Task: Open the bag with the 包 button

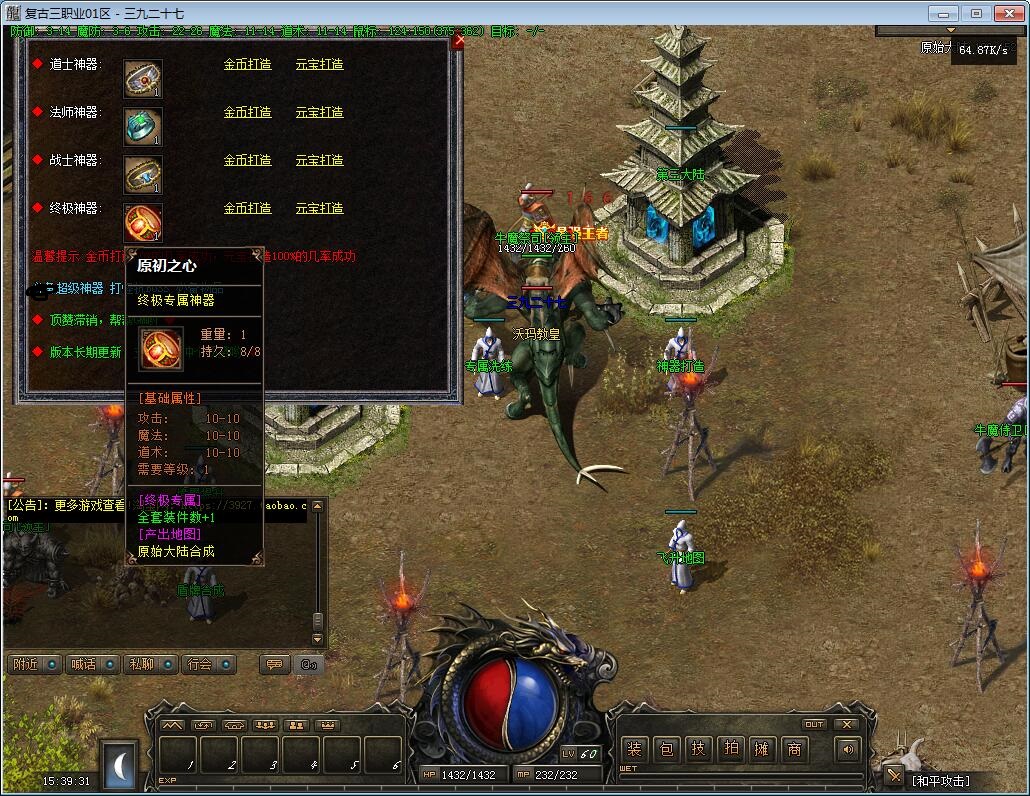Action: pyautogui.click(x=666, y=749)
